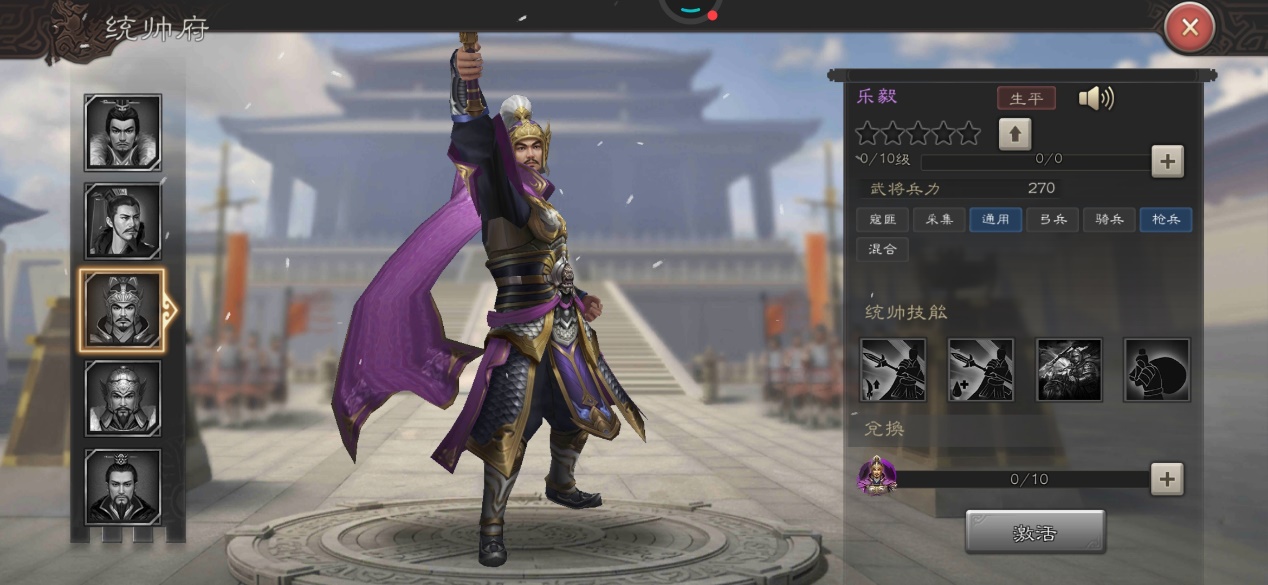Select the 弓兵 tag

coord(1052,220)
